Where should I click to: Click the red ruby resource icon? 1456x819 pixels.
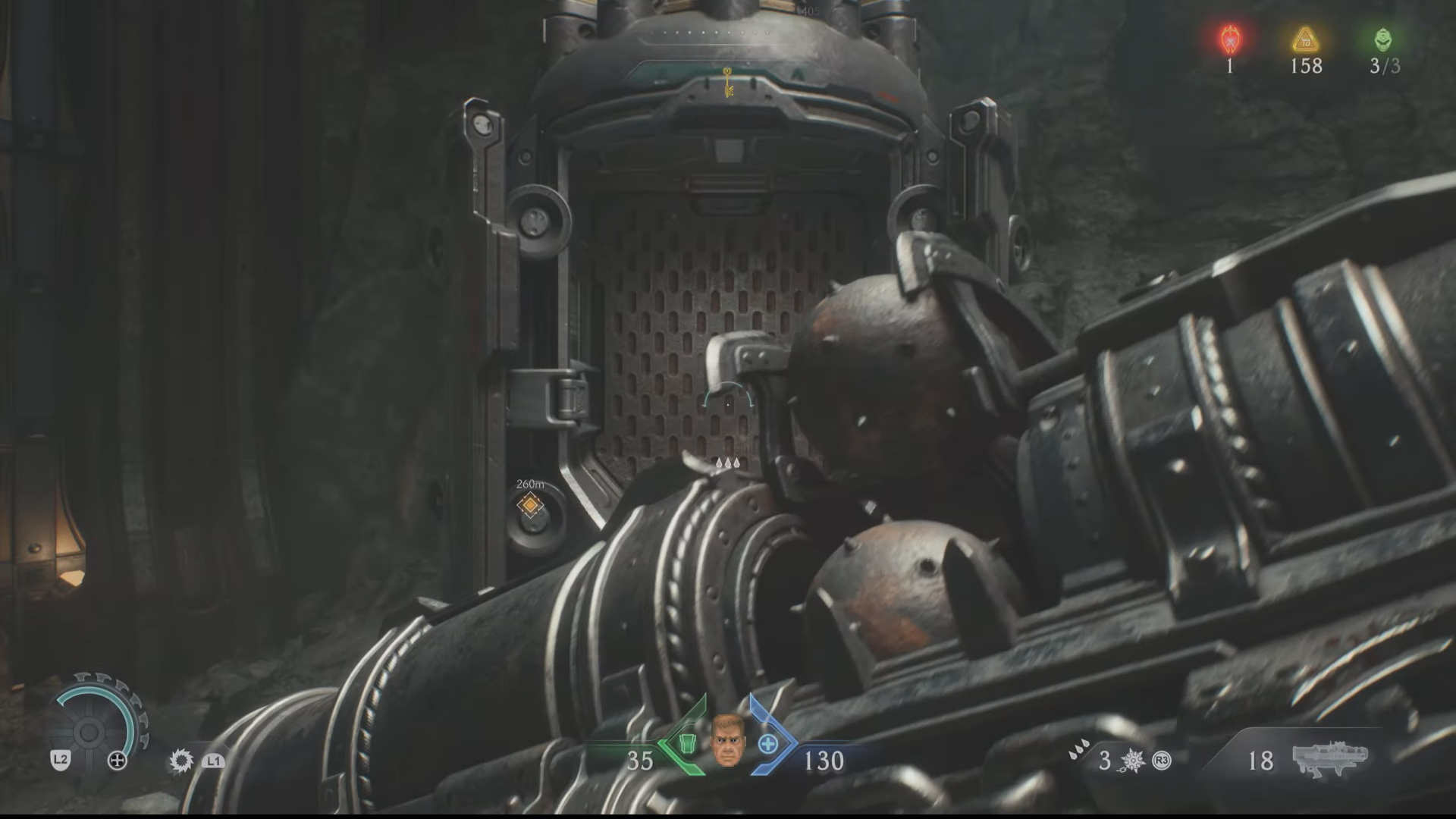click(1229, 39)
